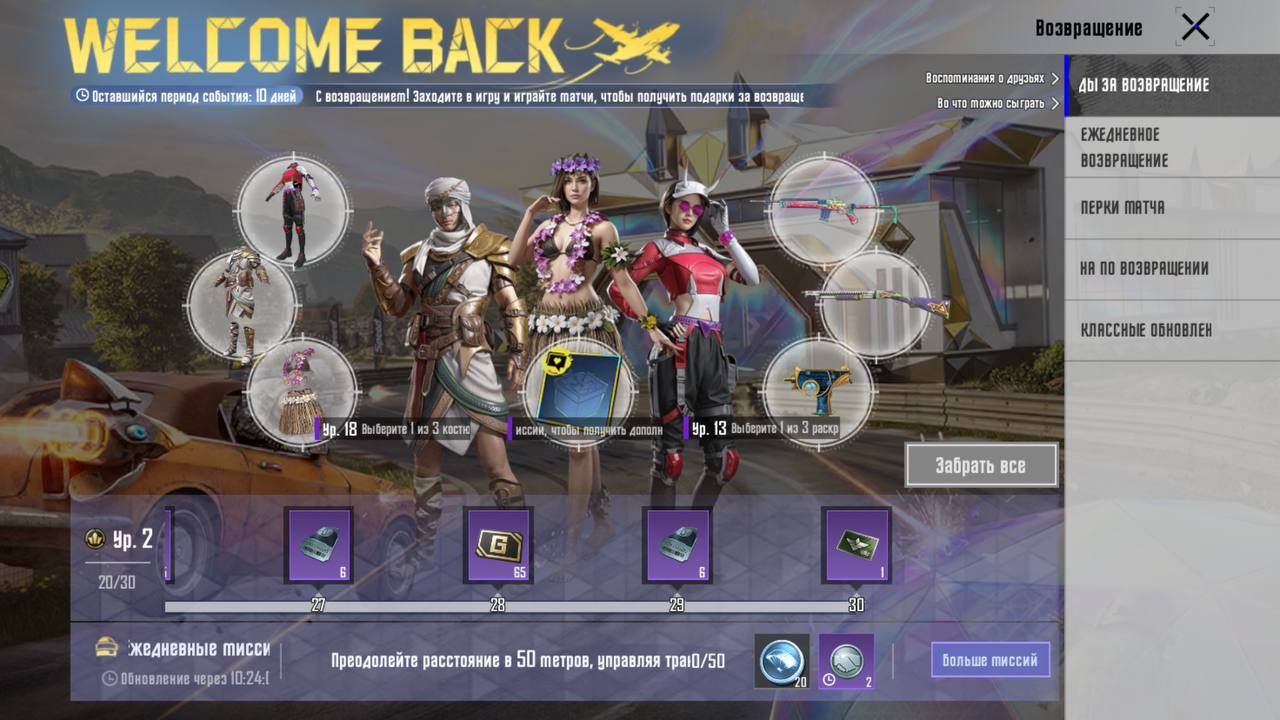Image resolution: width=1280 pixels, height=720 pixels.
Task: Open more missions with Больше миссий
Action: click(x=990, y=660)
